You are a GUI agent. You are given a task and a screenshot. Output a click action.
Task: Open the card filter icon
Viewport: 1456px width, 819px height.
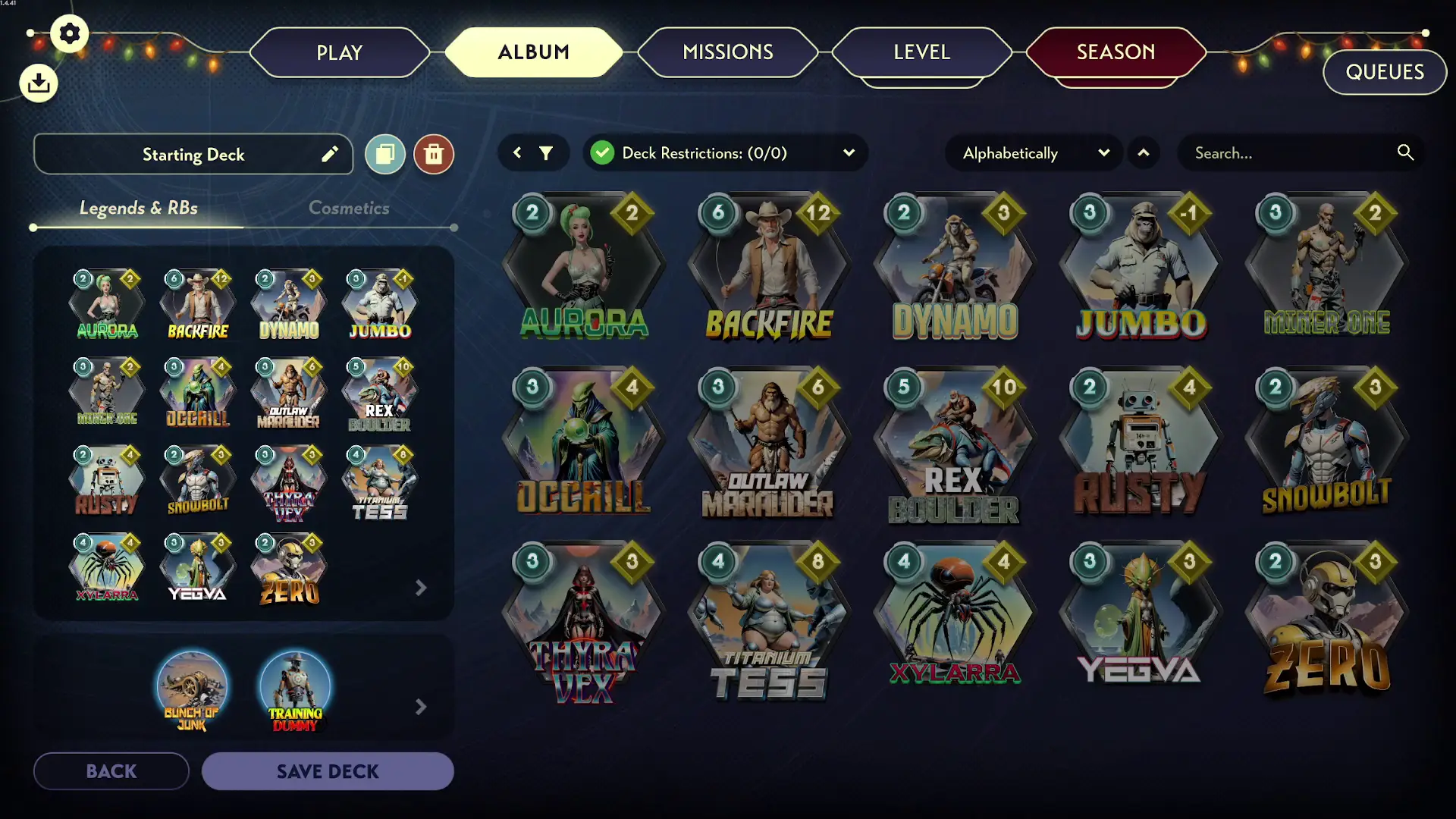[x=548, y=152]
